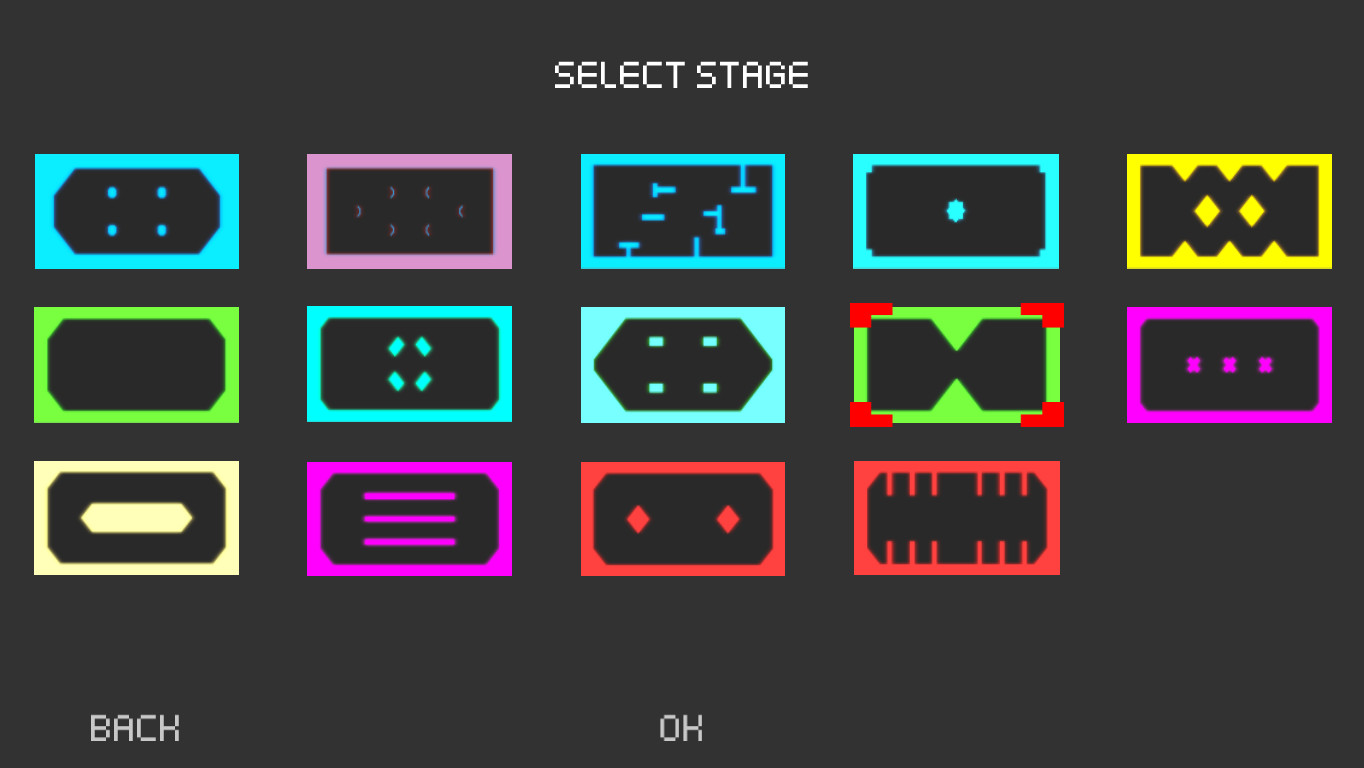Screen dimensions: 1364x768
Task: Confirm selection with the OK button
Action: click(681, 728)
